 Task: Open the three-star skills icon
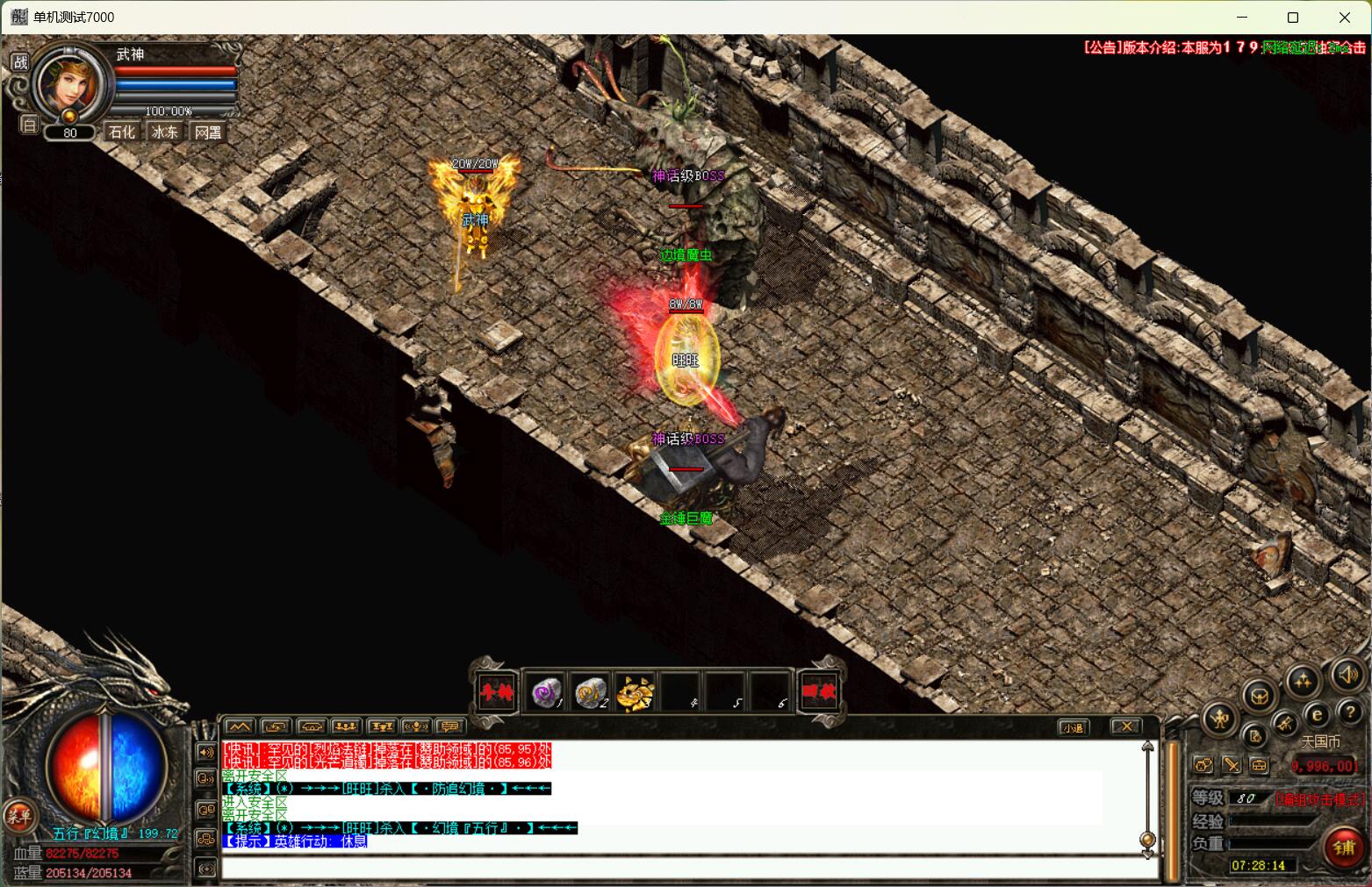tap(1303, 680)
